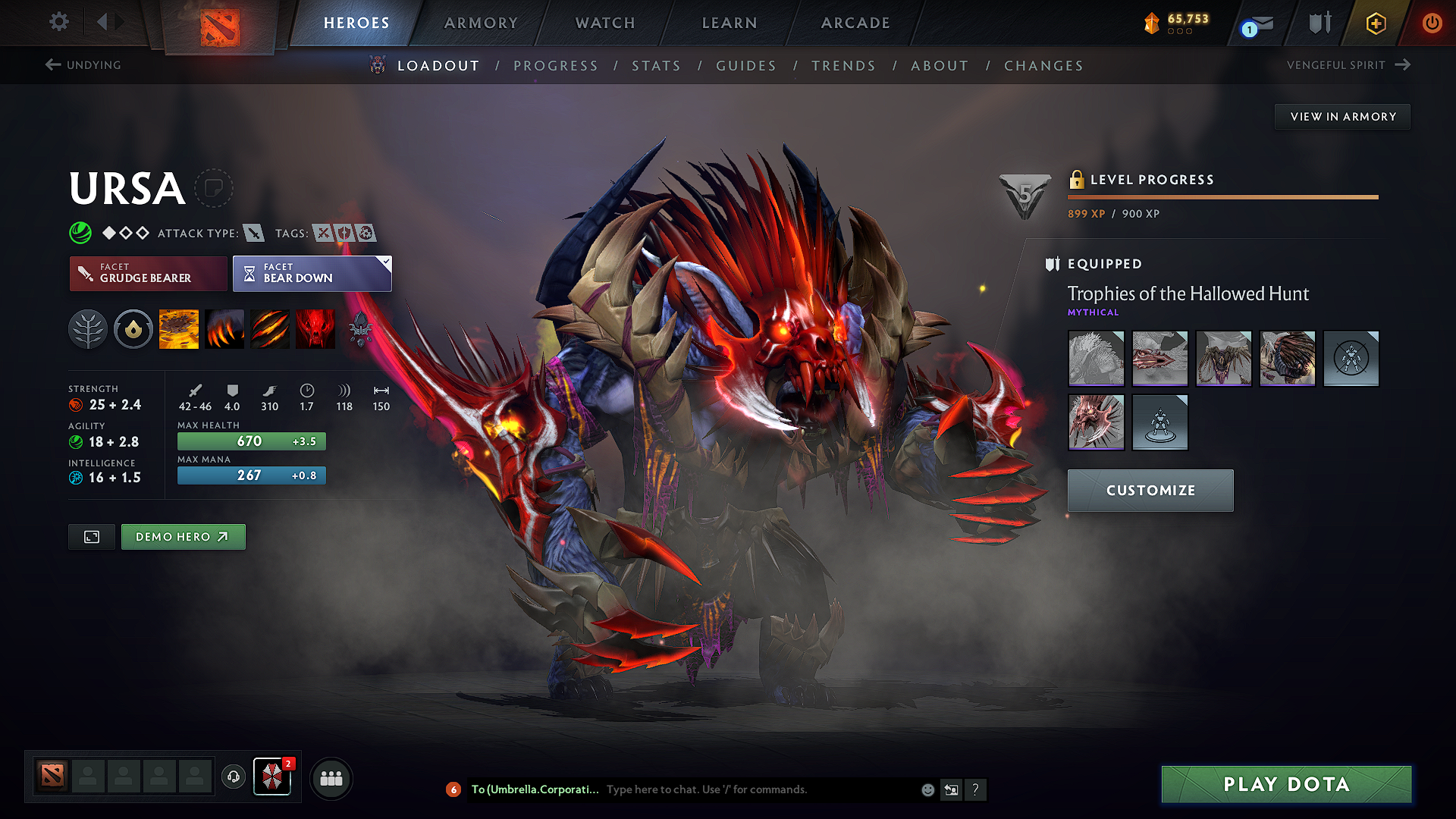The image size is (1456, 819).
Task: Switch to the ARMORY tab
Action: click(x=480, y=23)
